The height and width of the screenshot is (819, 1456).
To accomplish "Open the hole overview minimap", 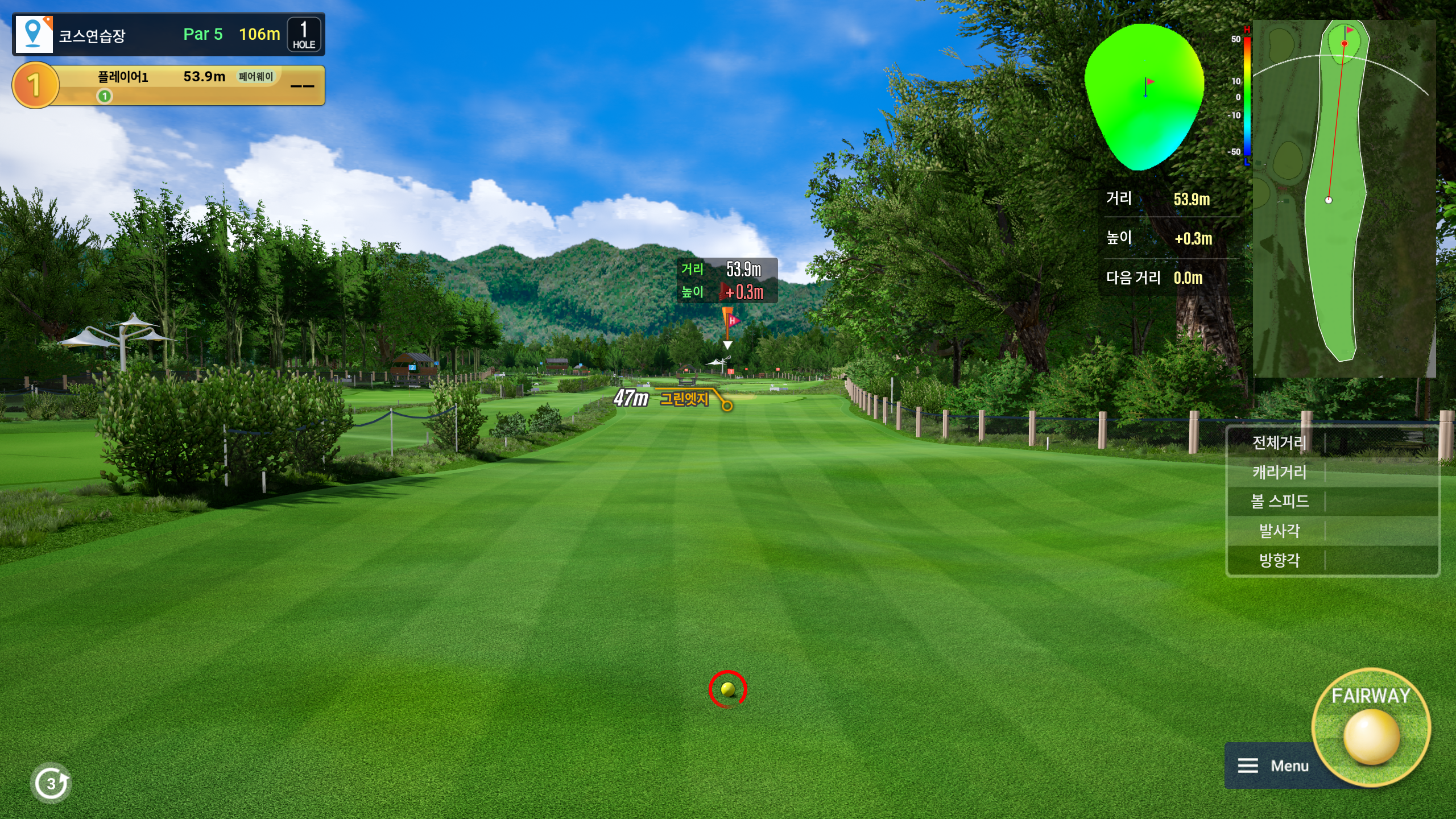I will tap(1343, 198).
